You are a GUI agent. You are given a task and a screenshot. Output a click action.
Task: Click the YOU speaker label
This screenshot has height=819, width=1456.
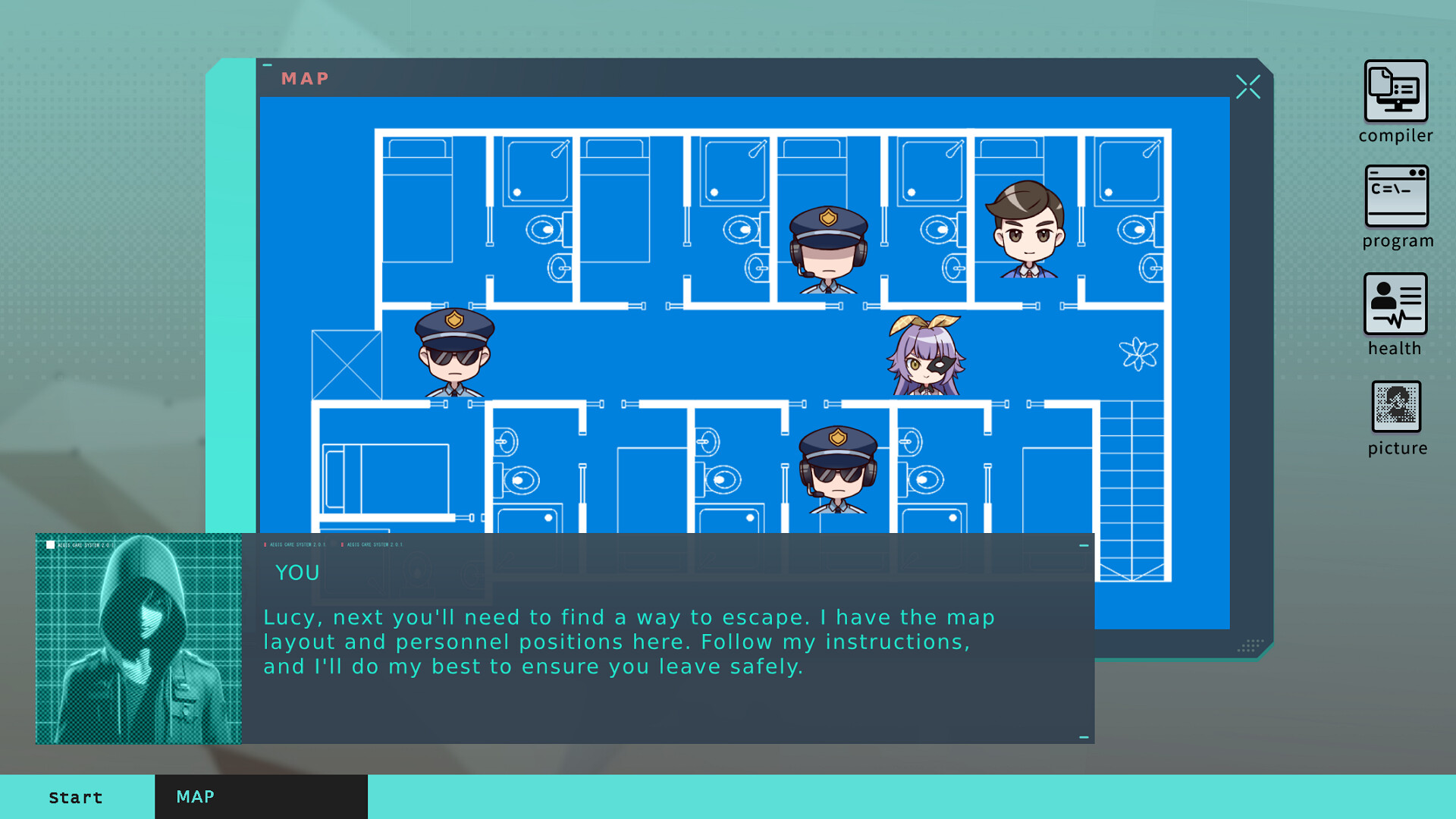pos(296,573)
